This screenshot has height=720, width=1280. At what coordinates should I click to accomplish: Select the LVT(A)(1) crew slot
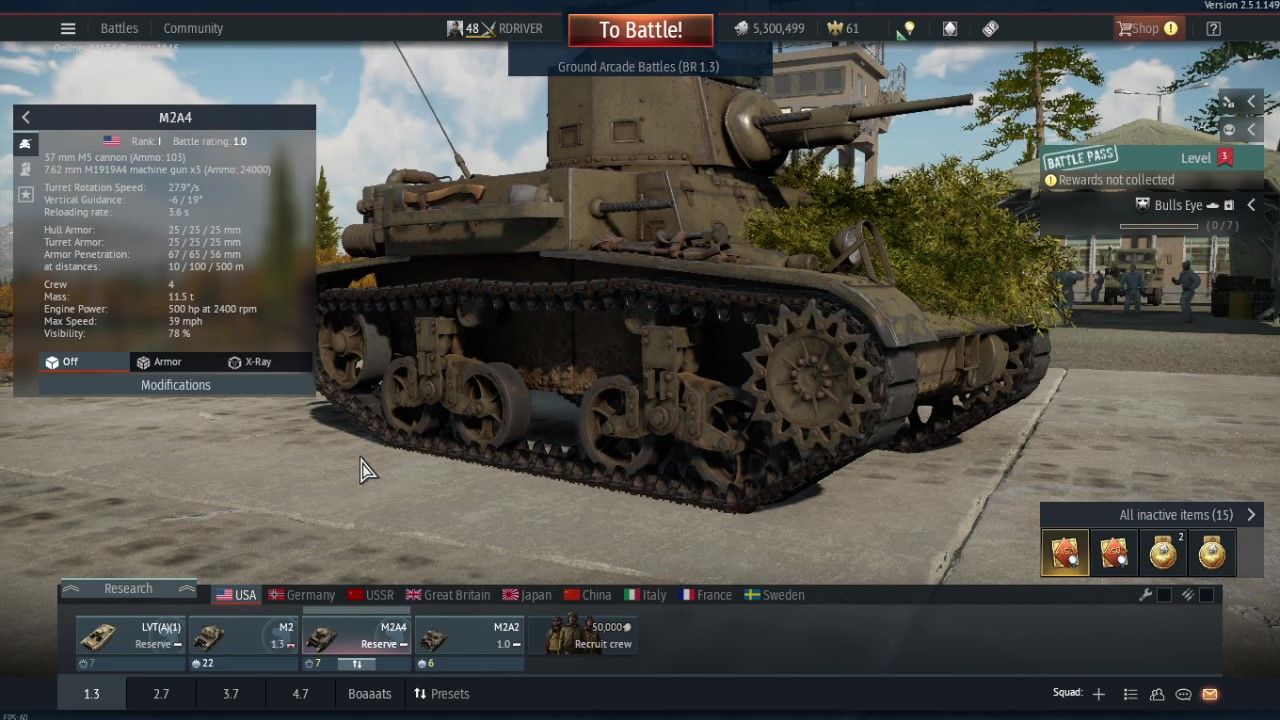[131, 636]
